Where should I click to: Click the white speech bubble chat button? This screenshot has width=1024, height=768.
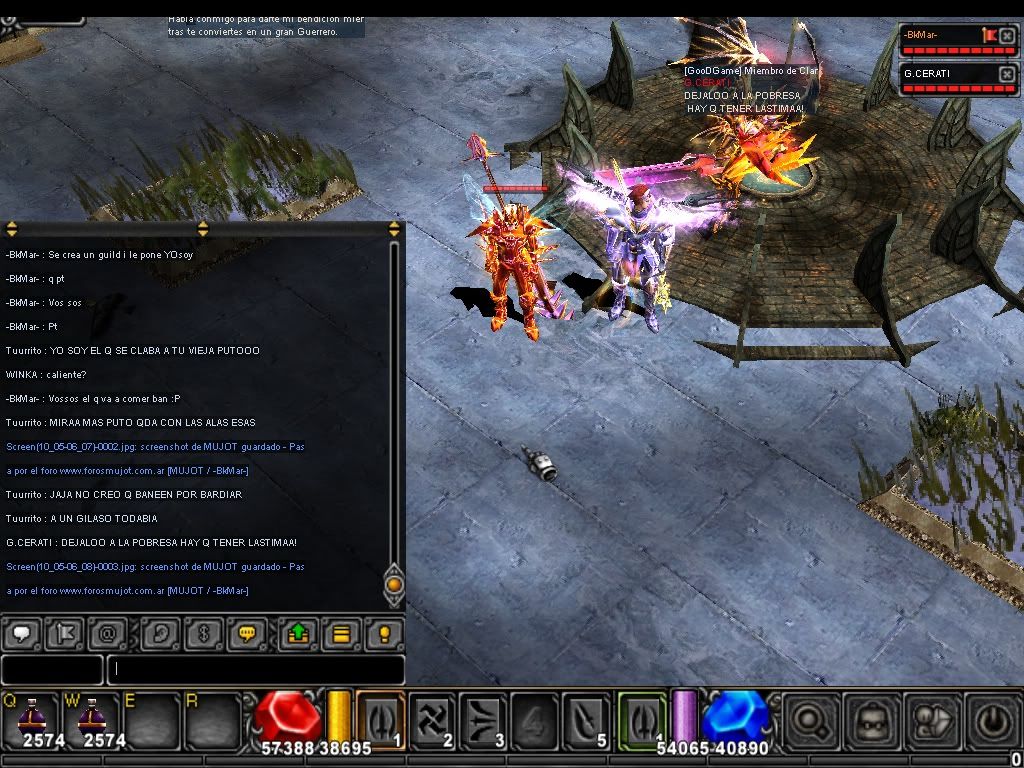click(22, 634)
